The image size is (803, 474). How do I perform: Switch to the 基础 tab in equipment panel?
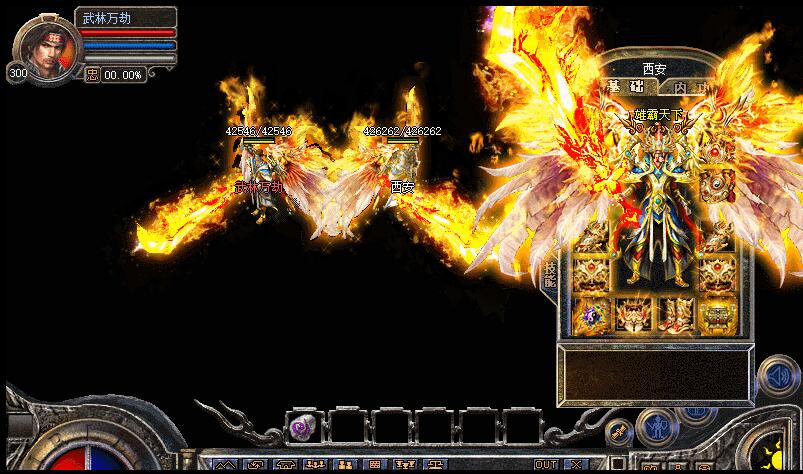pyautogui.click(x=623, y=88)
